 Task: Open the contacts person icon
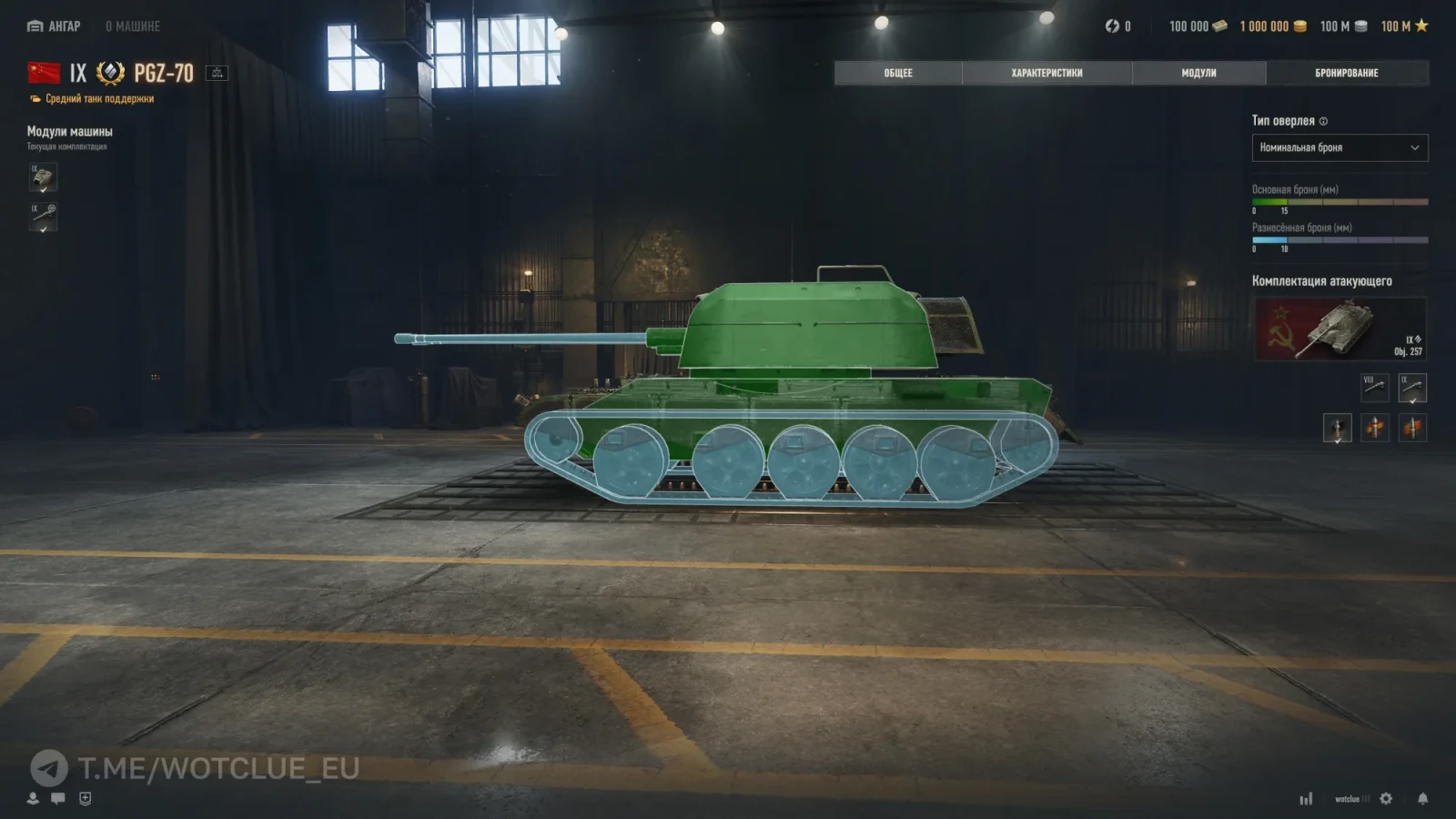(x=33, y=798)
